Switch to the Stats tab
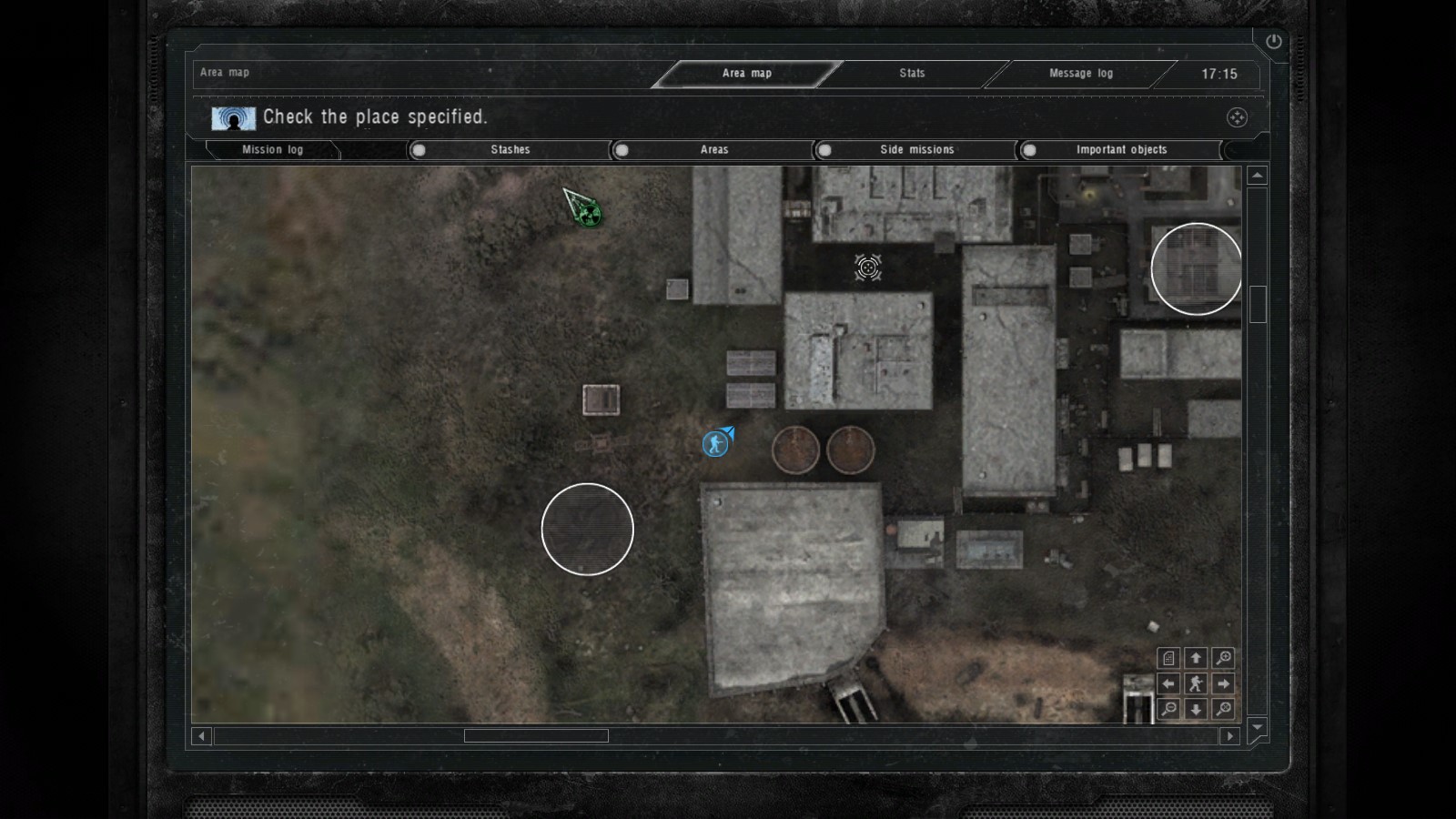 pyautogui.click(x=912, y=74)
